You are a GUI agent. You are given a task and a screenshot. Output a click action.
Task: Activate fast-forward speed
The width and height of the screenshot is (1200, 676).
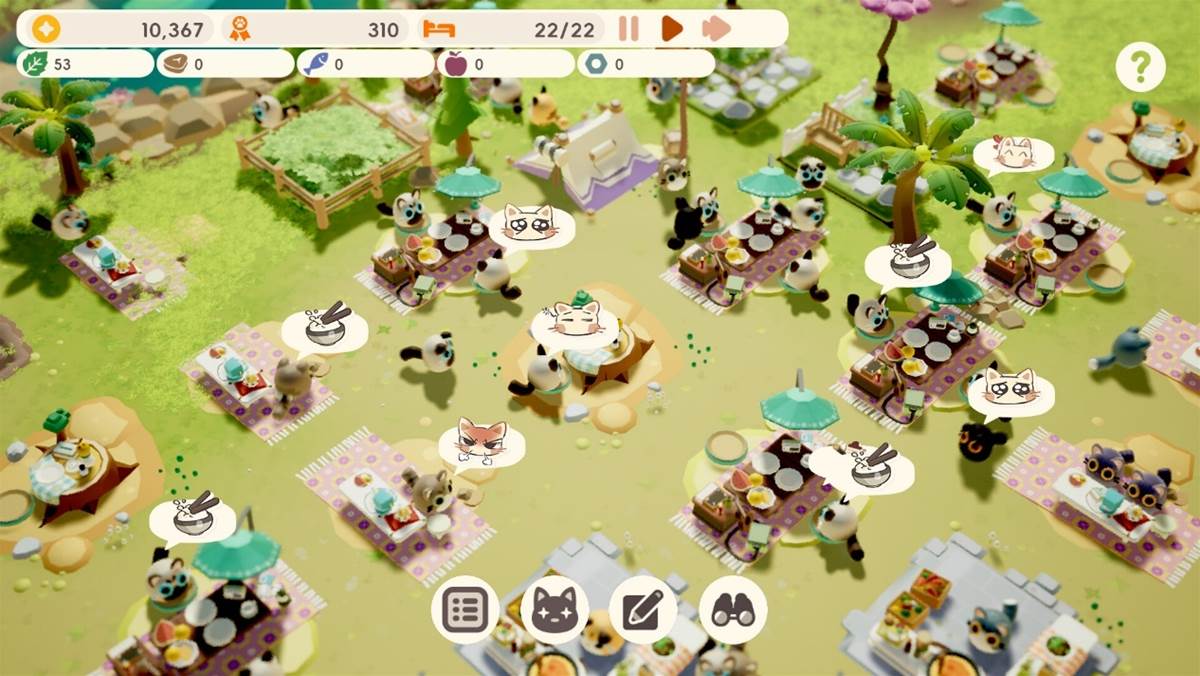pyautogui.click(x=716, y=29)
